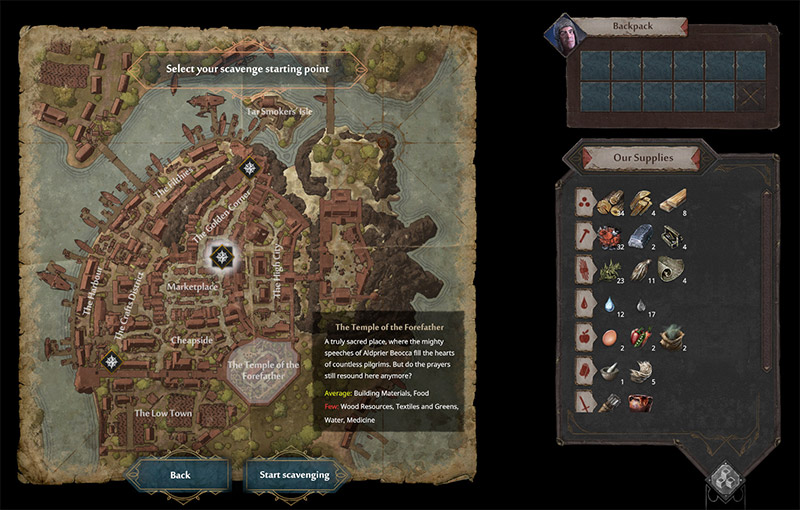Select the apple food category icon

click(x=582, y=336)
